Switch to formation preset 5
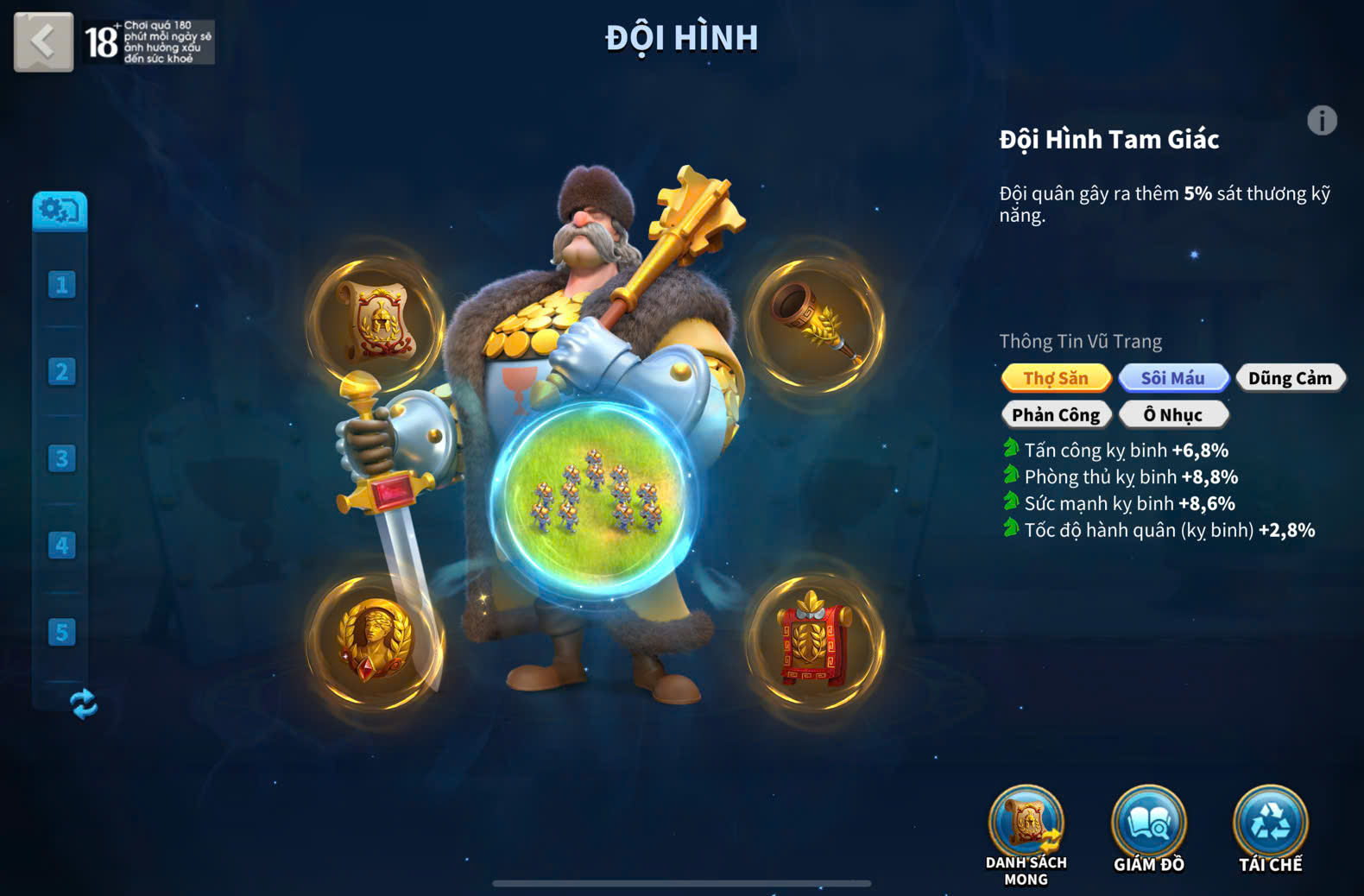The height and width of the screenshot is (896, 1364). (x=61, y=632)
